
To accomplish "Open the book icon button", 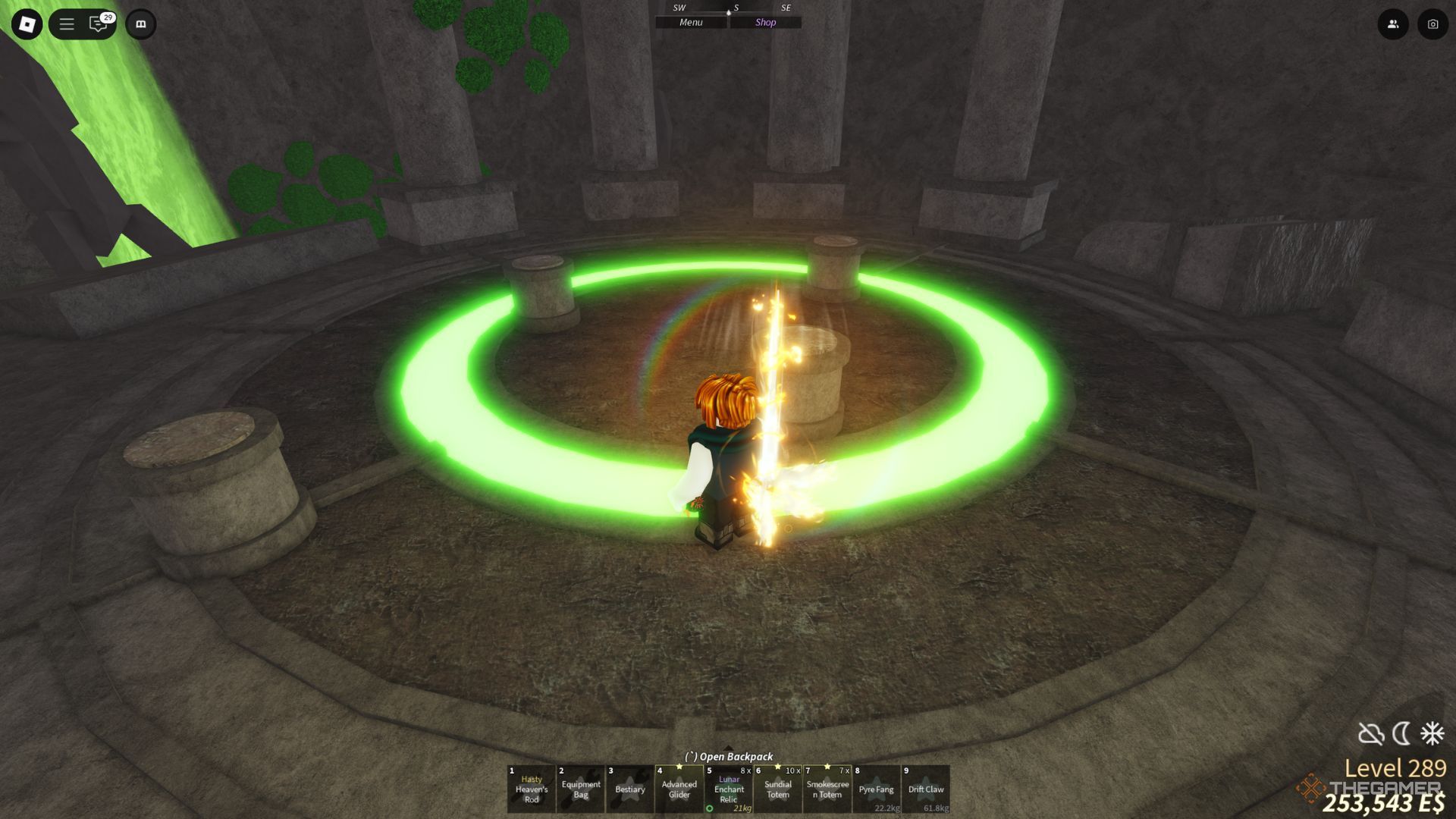I will tap(140, 24).
